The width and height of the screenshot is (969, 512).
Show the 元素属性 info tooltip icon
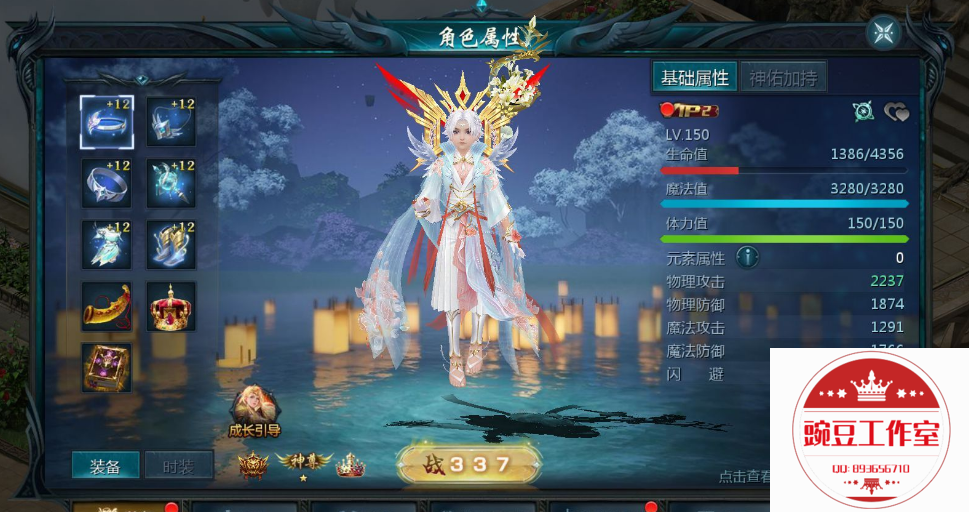pos(747,258)
